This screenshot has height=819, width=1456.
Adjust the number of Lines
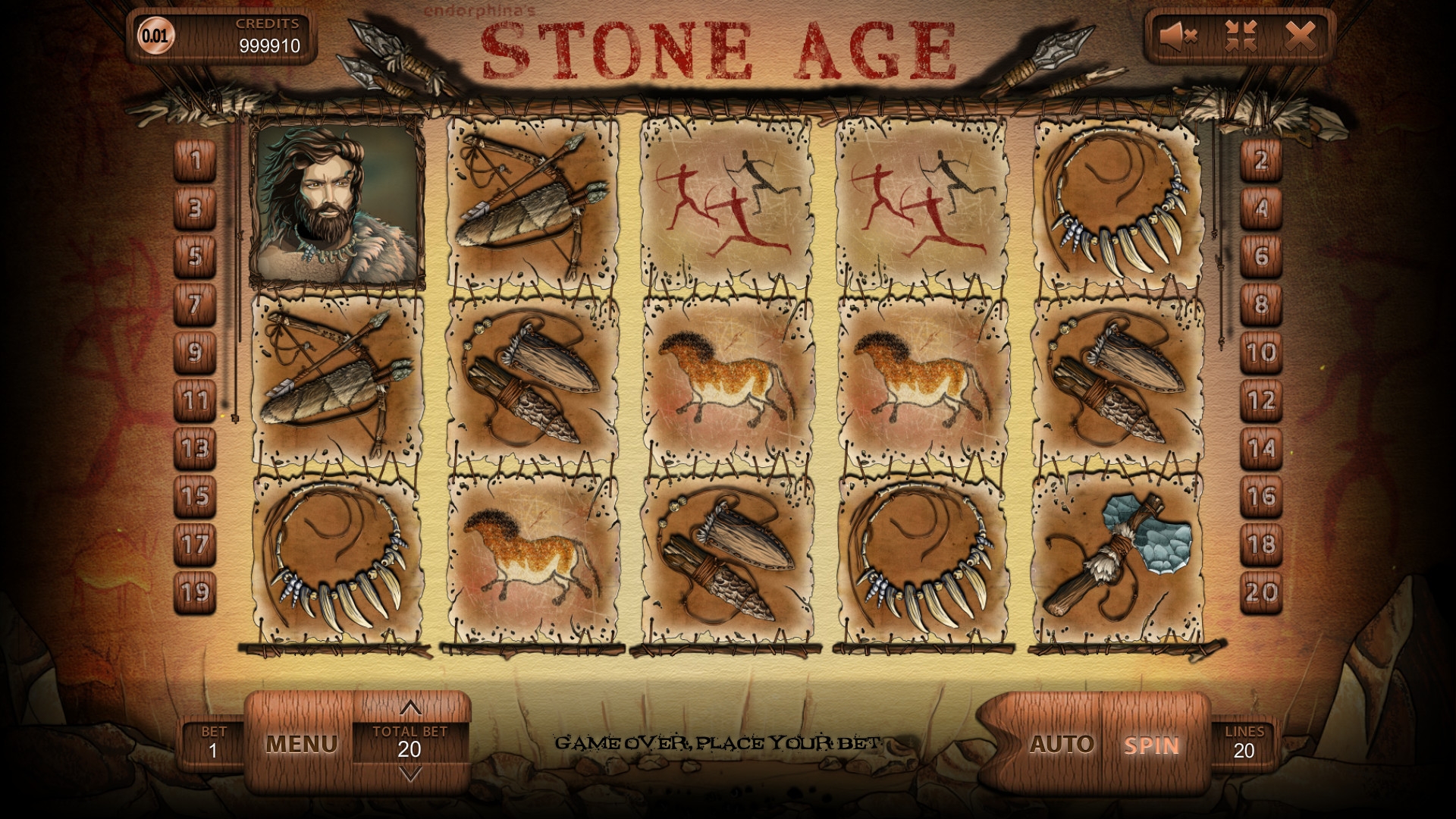click(1244, 743)
